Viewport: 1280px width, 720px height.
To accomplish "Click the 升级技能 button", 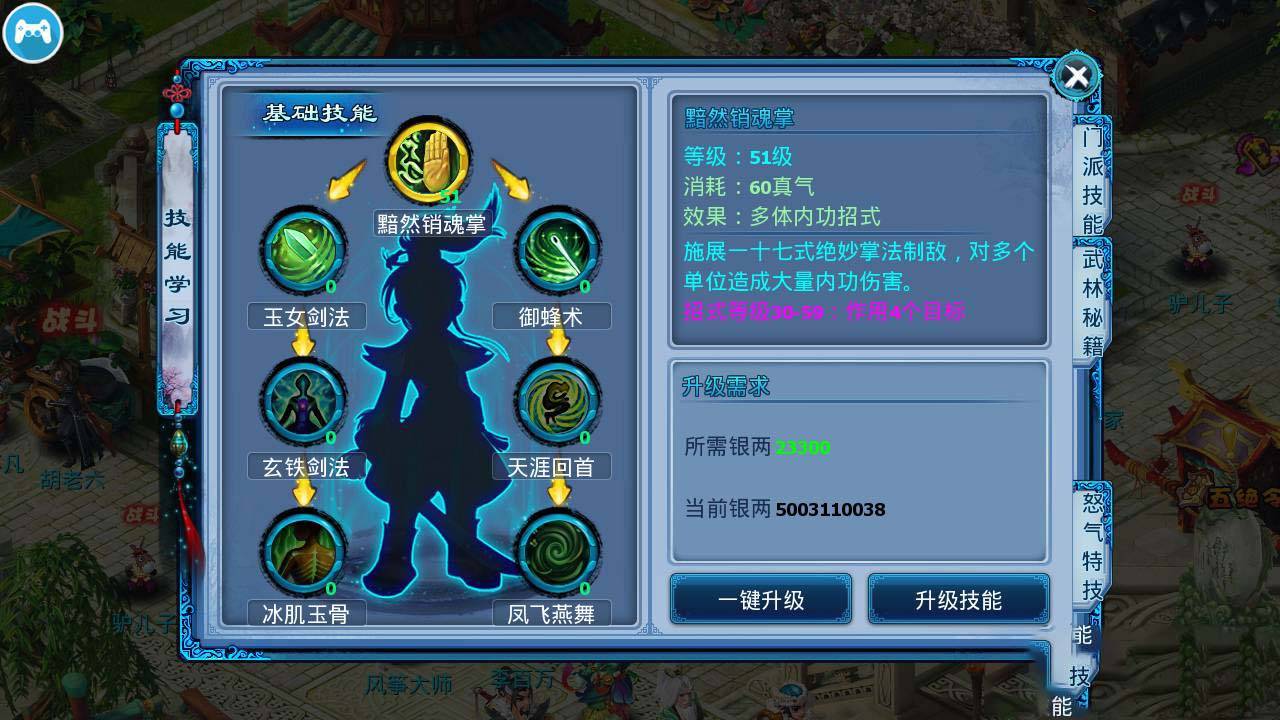I will [958, 599].
